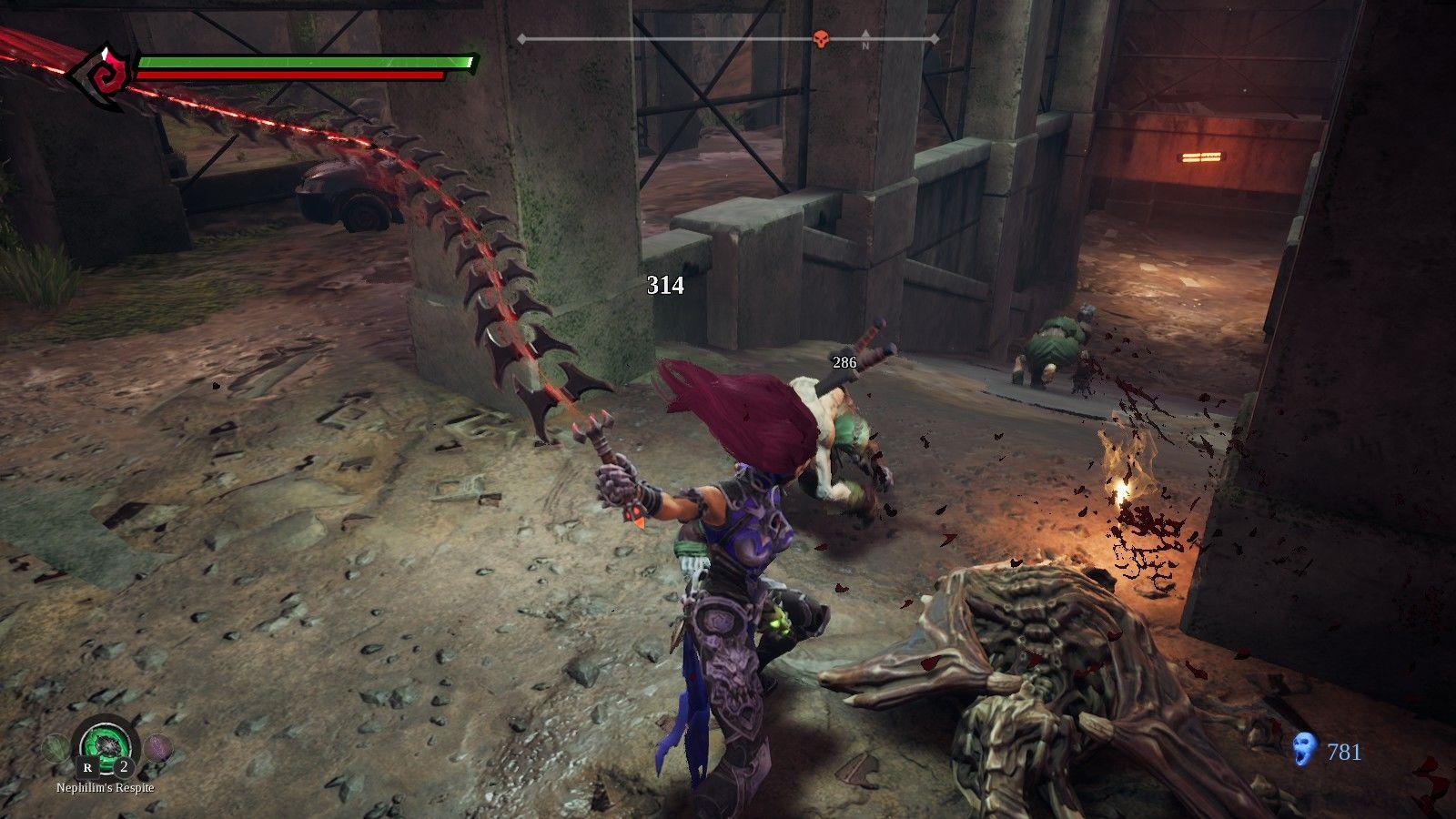Click the greenish consumable orb icon
The height and width of the screenshot is (819, 1456).
coord(55,746)
